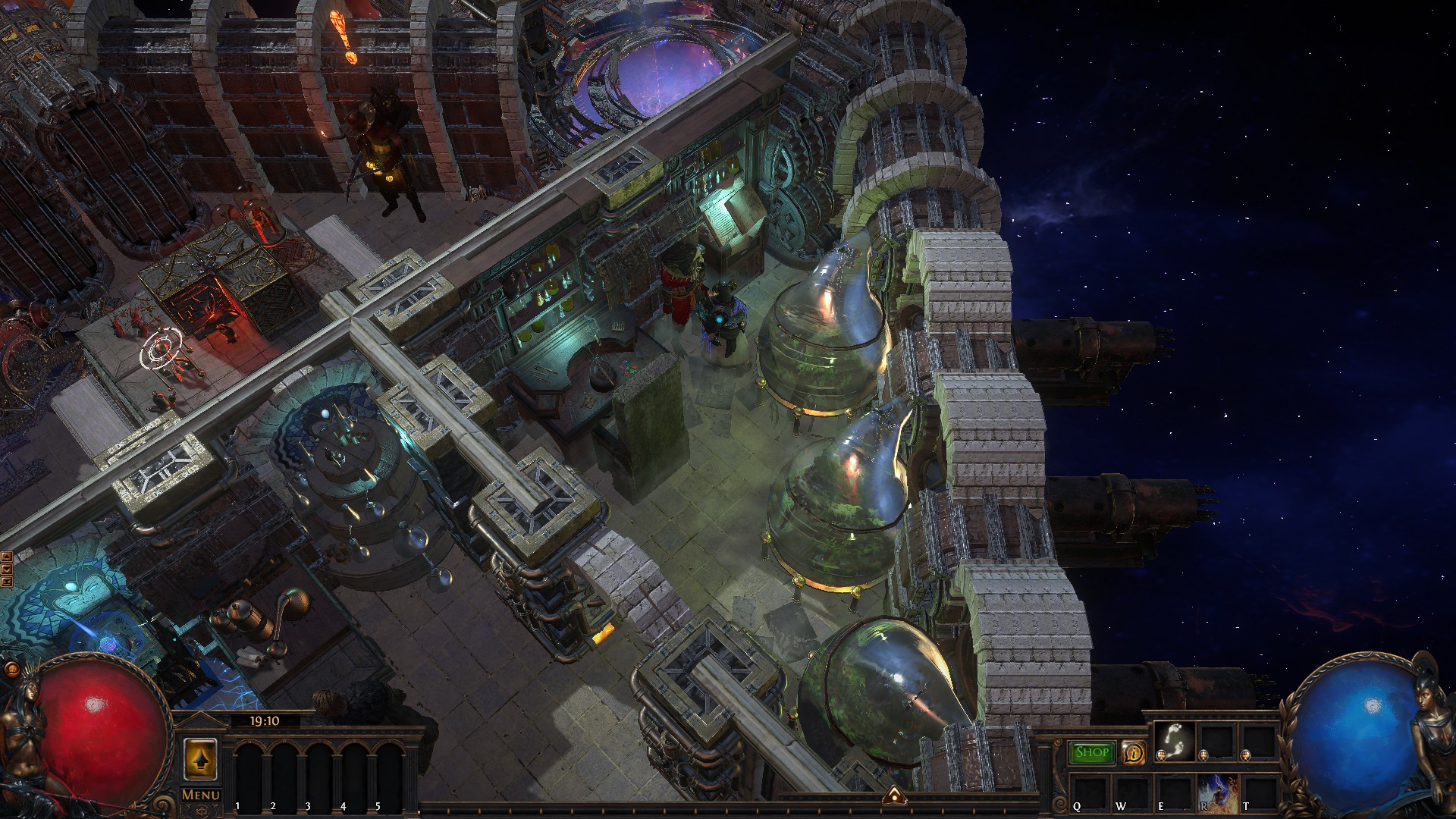Activate the lightning skill on slot R

[x=1217, y=792]
